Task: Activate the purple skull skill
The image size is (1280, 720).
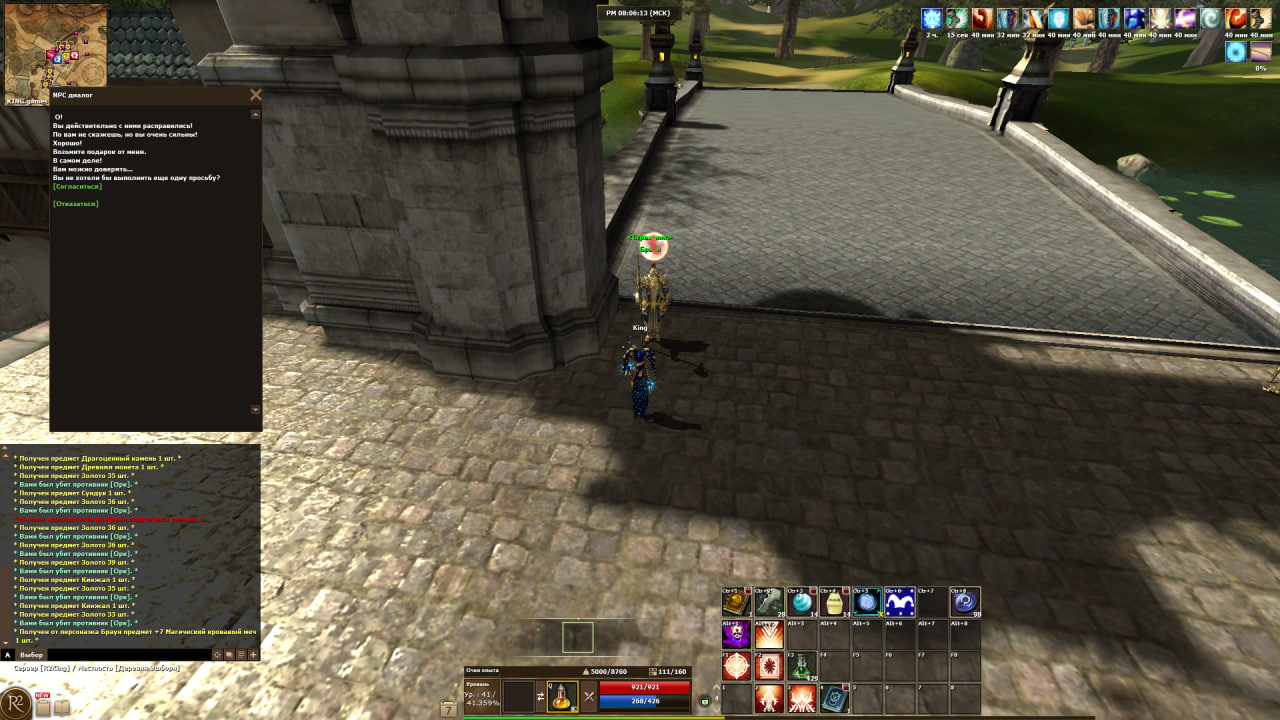Action: point(737,634)
